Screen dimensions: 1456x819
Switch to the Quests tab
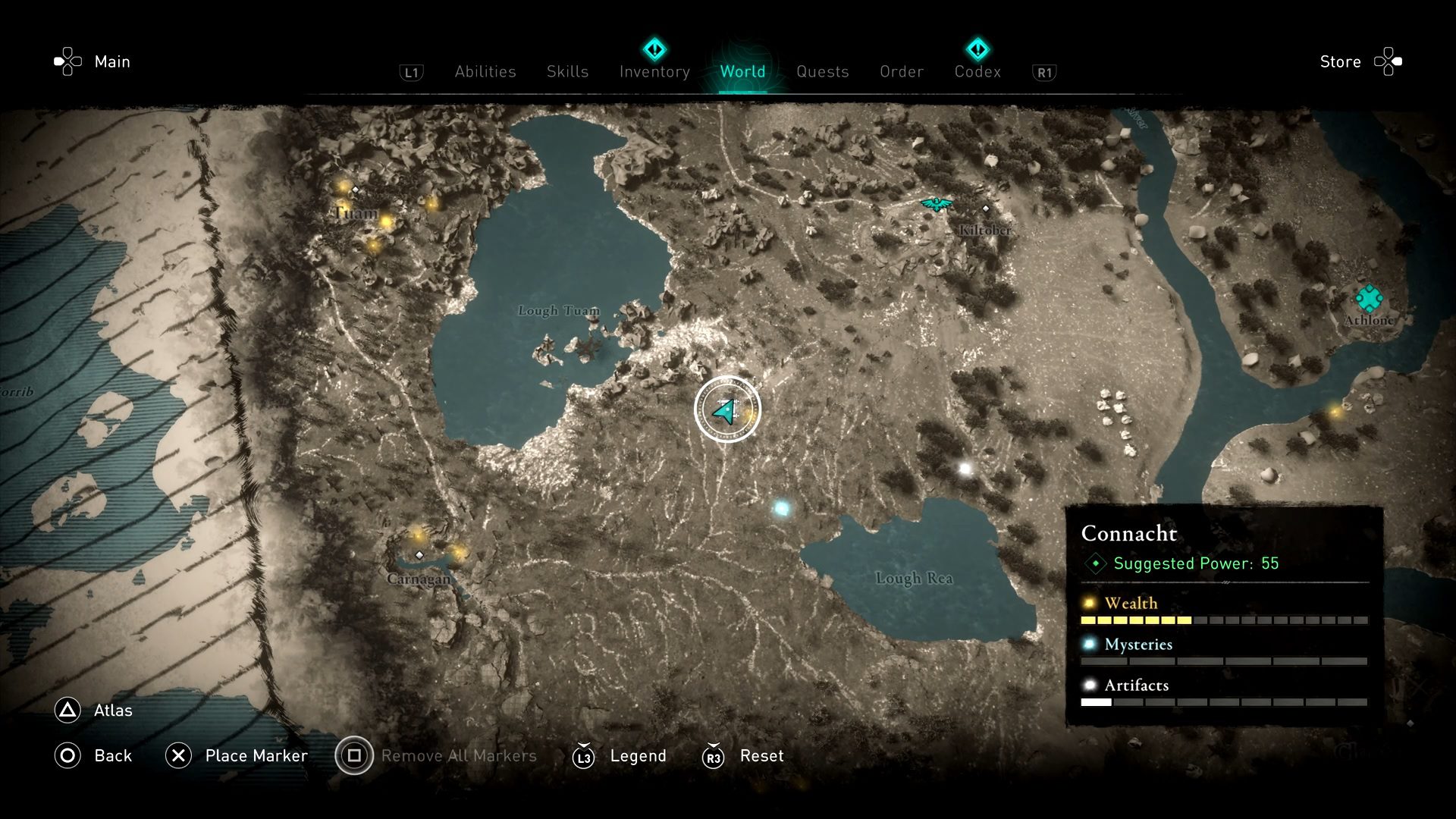point(823,71)
